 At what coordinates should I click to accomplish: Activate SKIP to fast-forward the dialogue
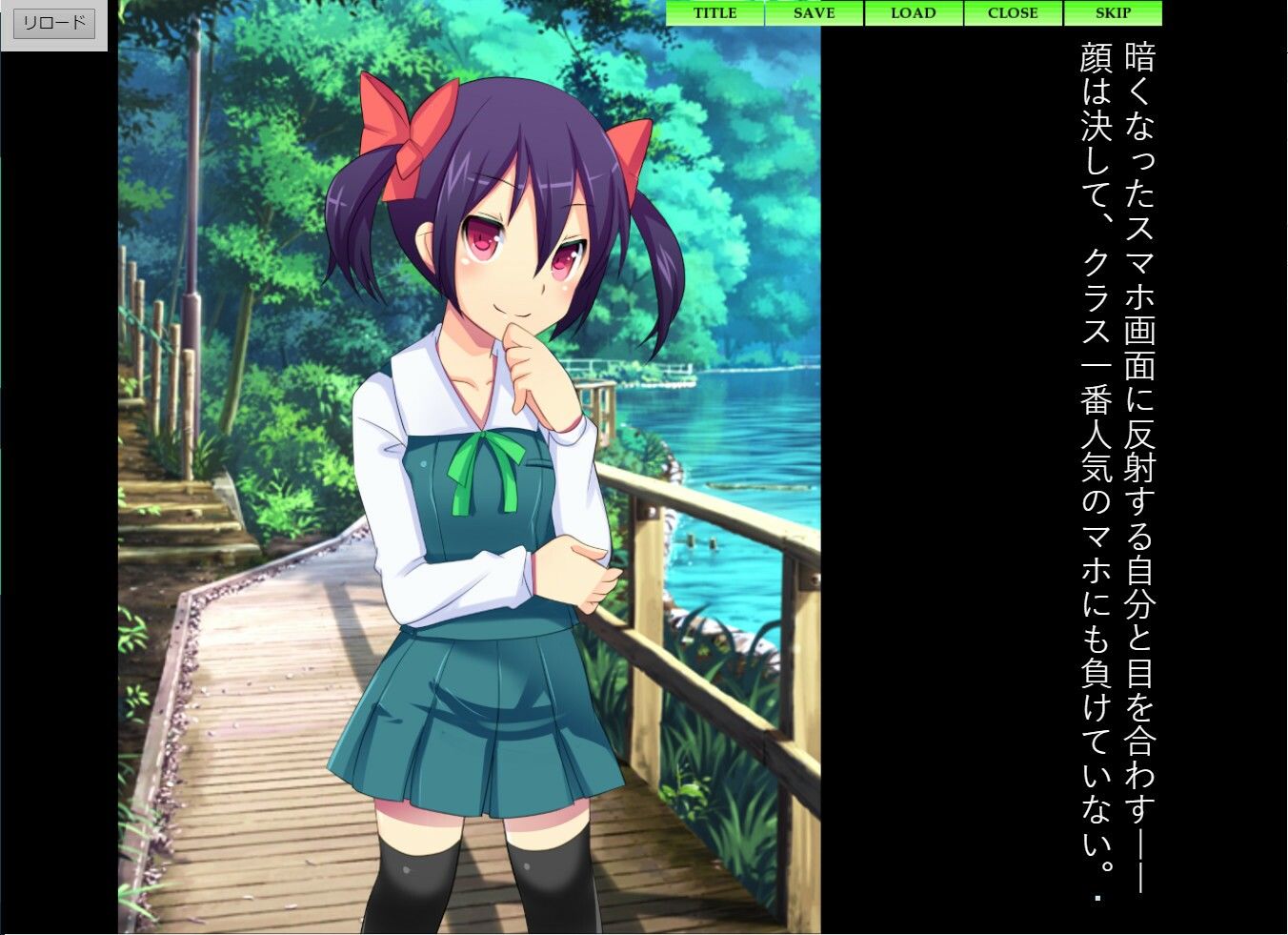click(x=1112, y=13)
